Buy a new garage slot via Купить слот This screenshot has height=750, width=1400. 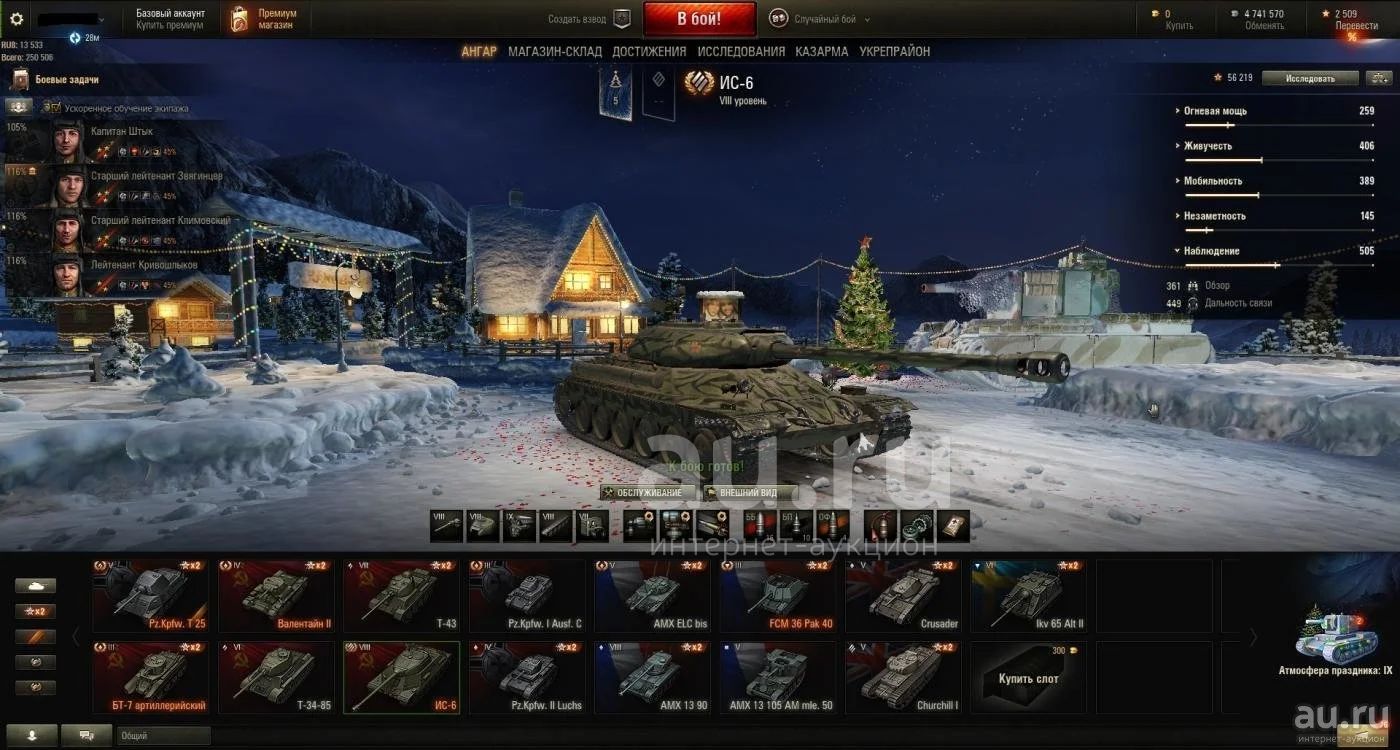coord(1028,677)
